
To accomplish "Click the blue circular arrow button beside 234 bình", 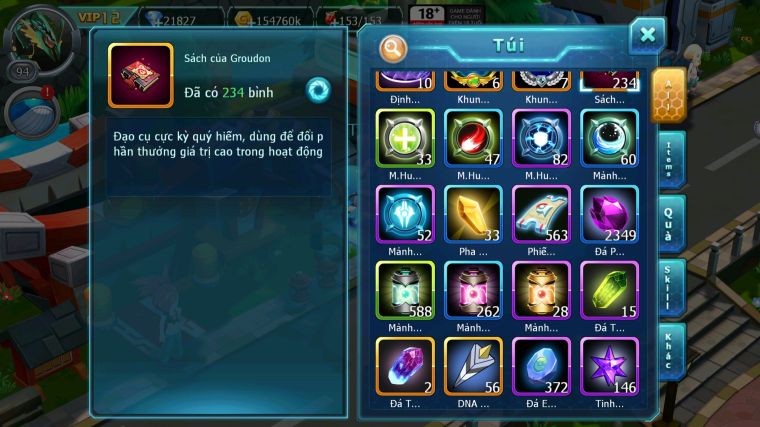I will coord(318,89).
